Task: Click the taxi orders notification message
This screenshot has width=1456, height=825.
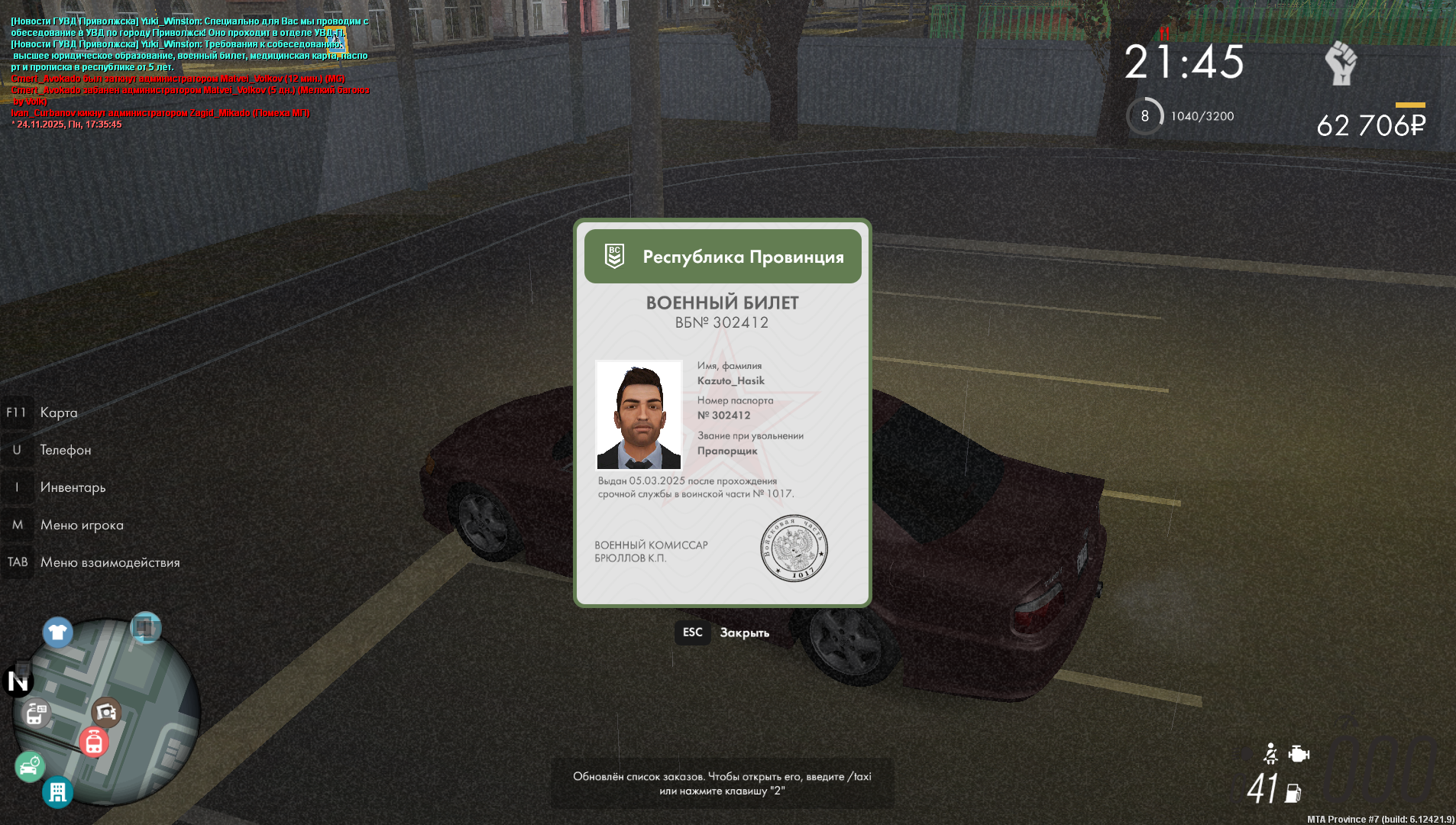Action: 722,783
